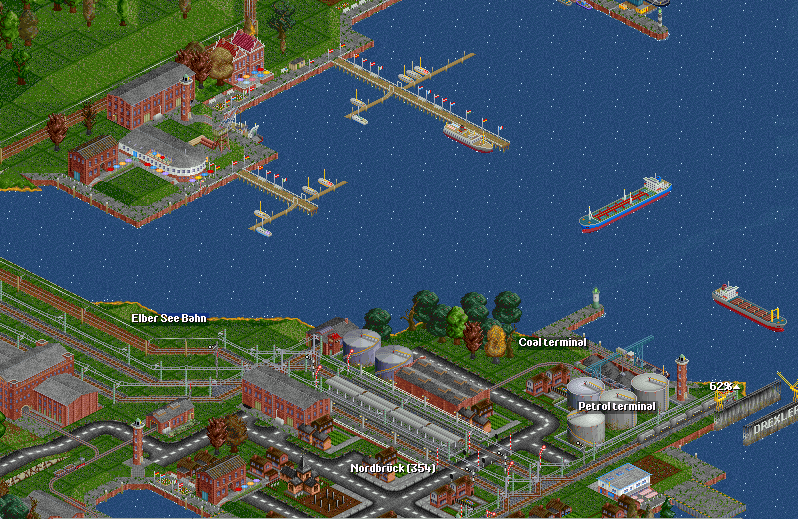Screen dimensions: 798x519
Task: Open the Nordbrück town label
Action: (393, 468)
